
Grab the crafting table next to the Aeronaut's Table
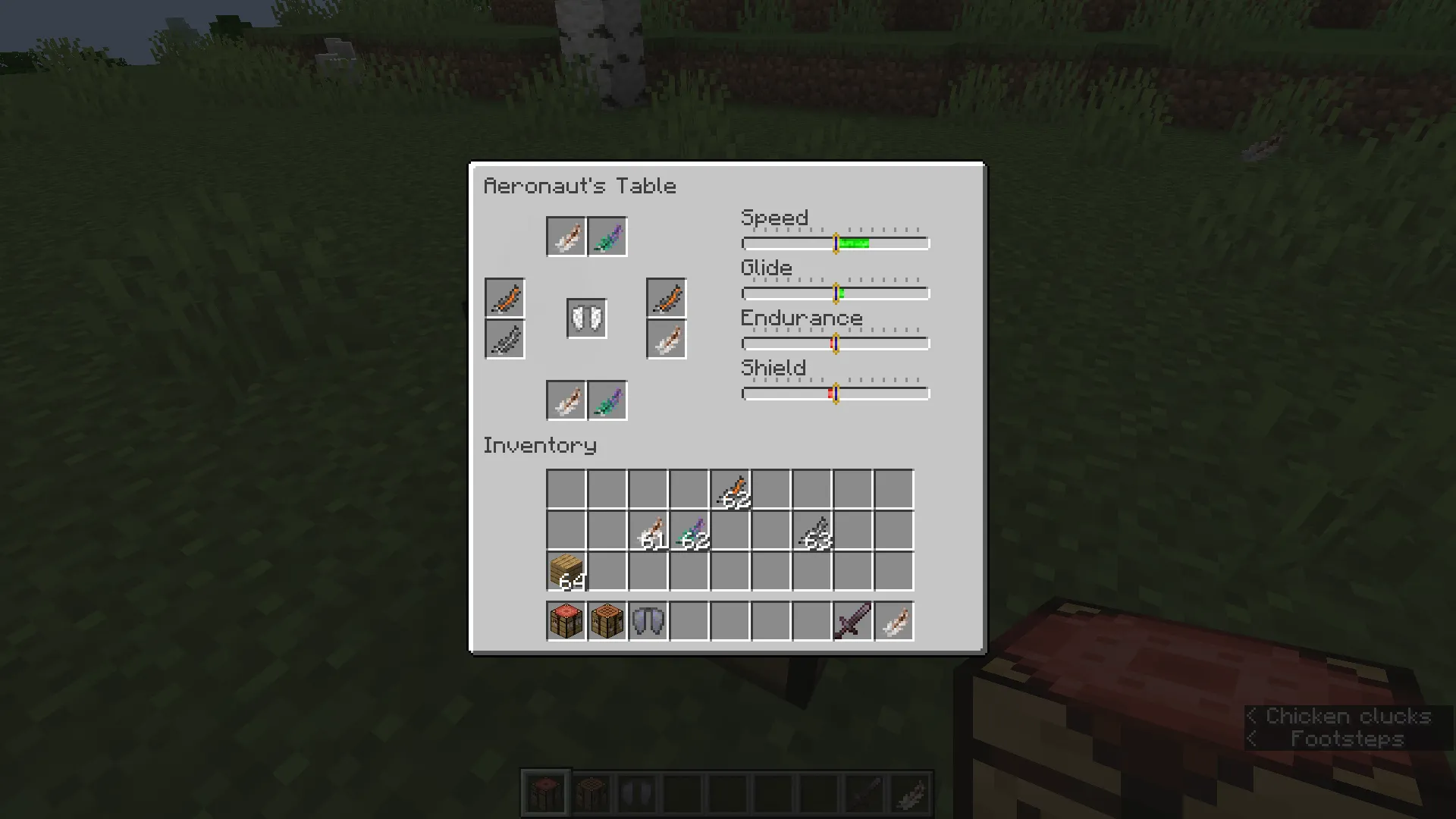(x=607, y=620)
